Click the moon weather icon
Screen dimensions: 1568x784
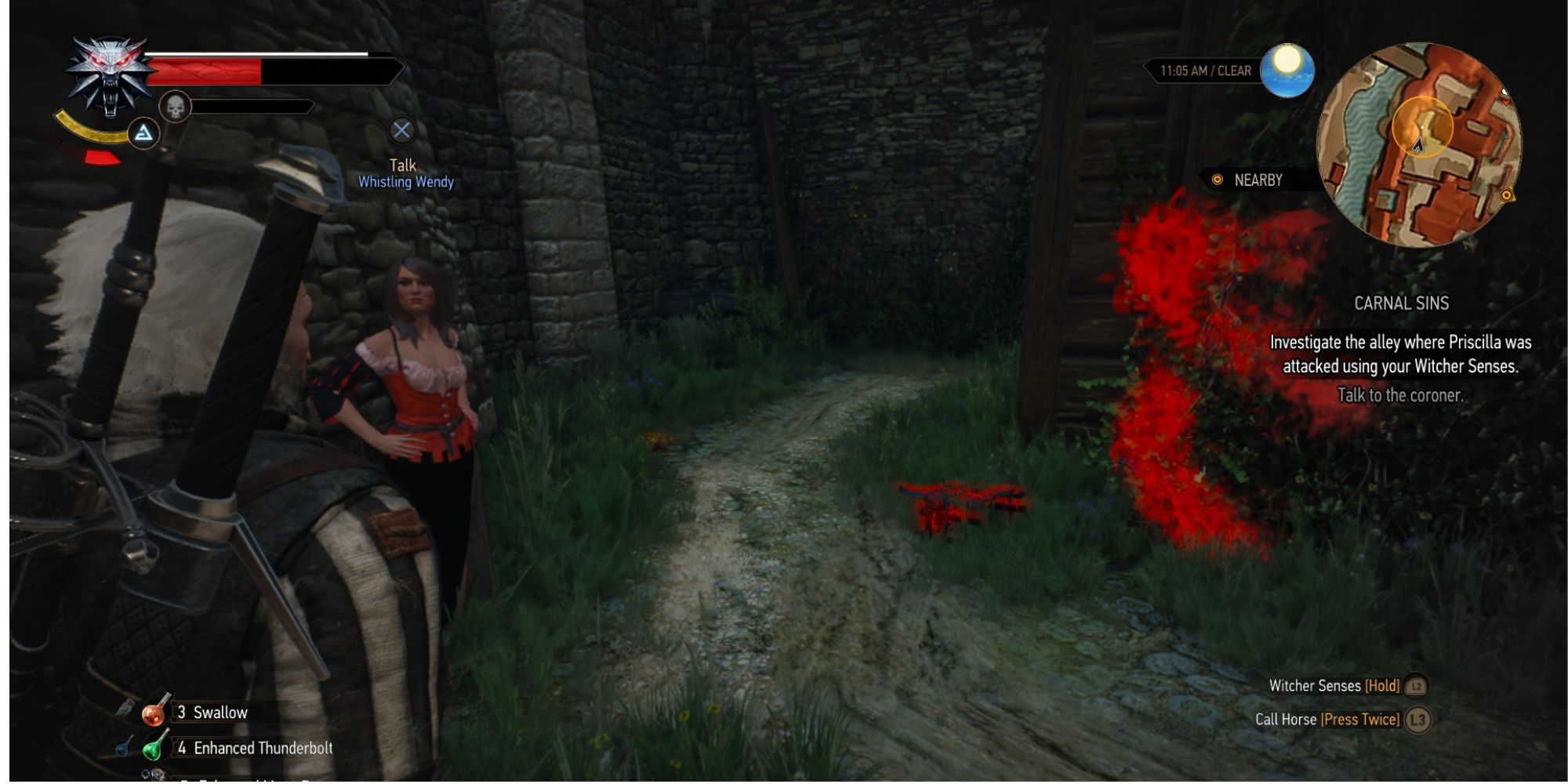pyautogui.click(x=1288, y=68)
